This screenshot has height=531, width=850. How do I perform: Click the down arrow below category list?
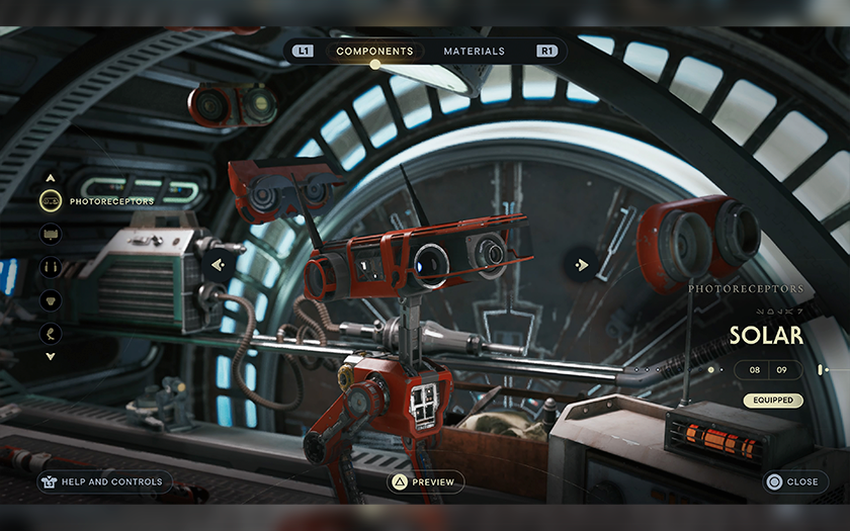(x=51, y=356)
